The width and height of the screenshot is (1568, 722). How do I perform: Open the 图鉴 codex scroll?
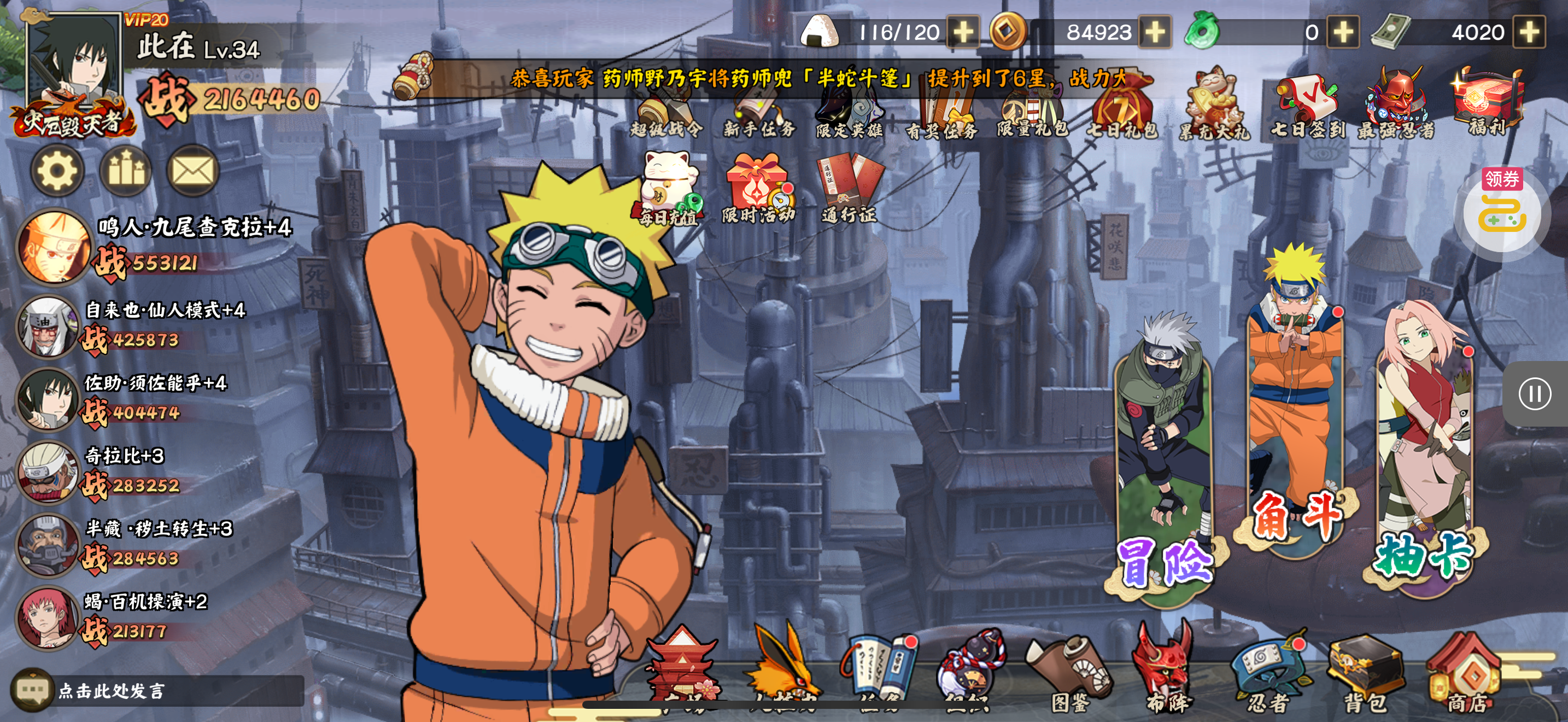coord(1069,676)
